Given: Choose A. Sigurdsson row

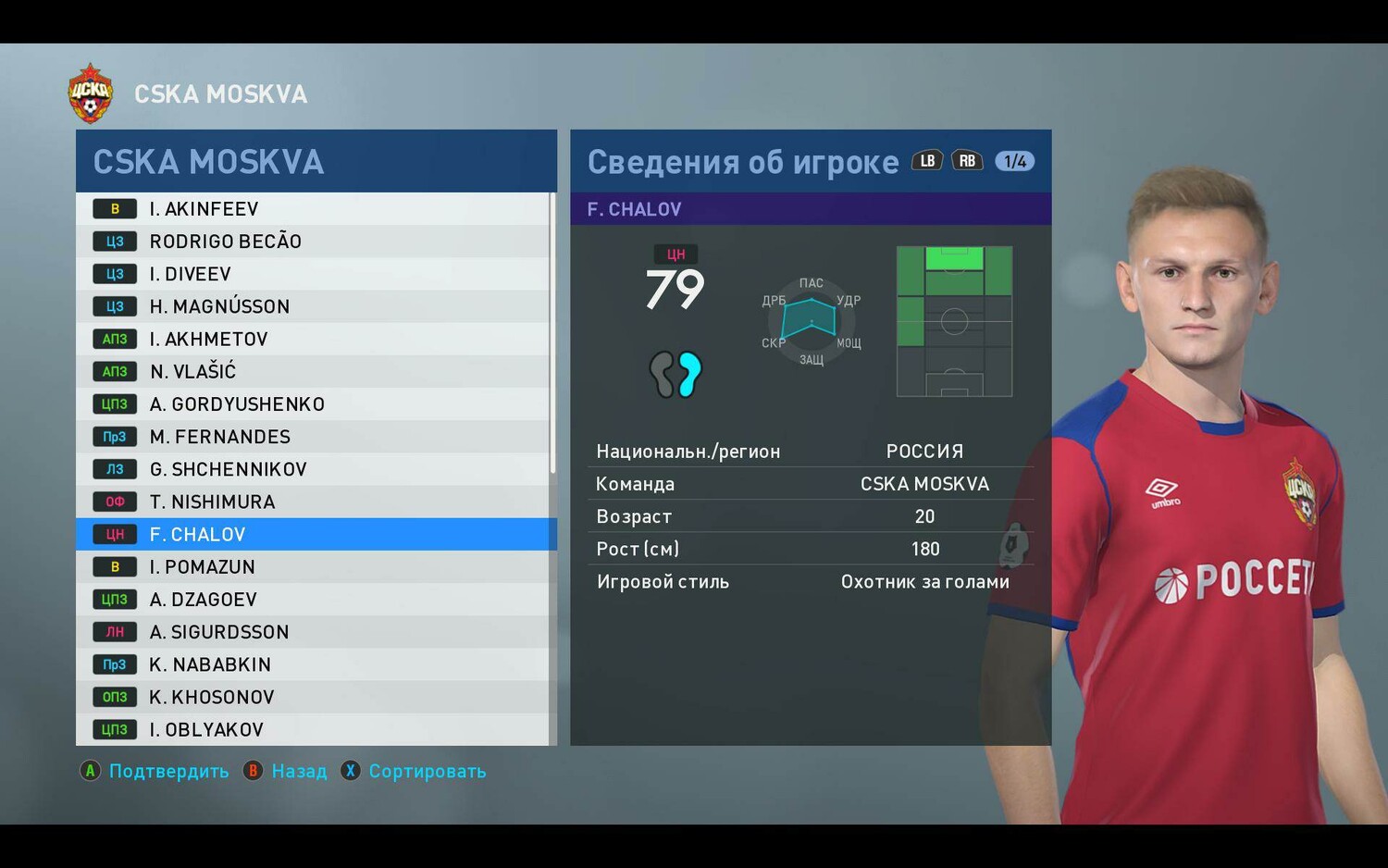Looking at the screenshot, I should pos(315,632).
